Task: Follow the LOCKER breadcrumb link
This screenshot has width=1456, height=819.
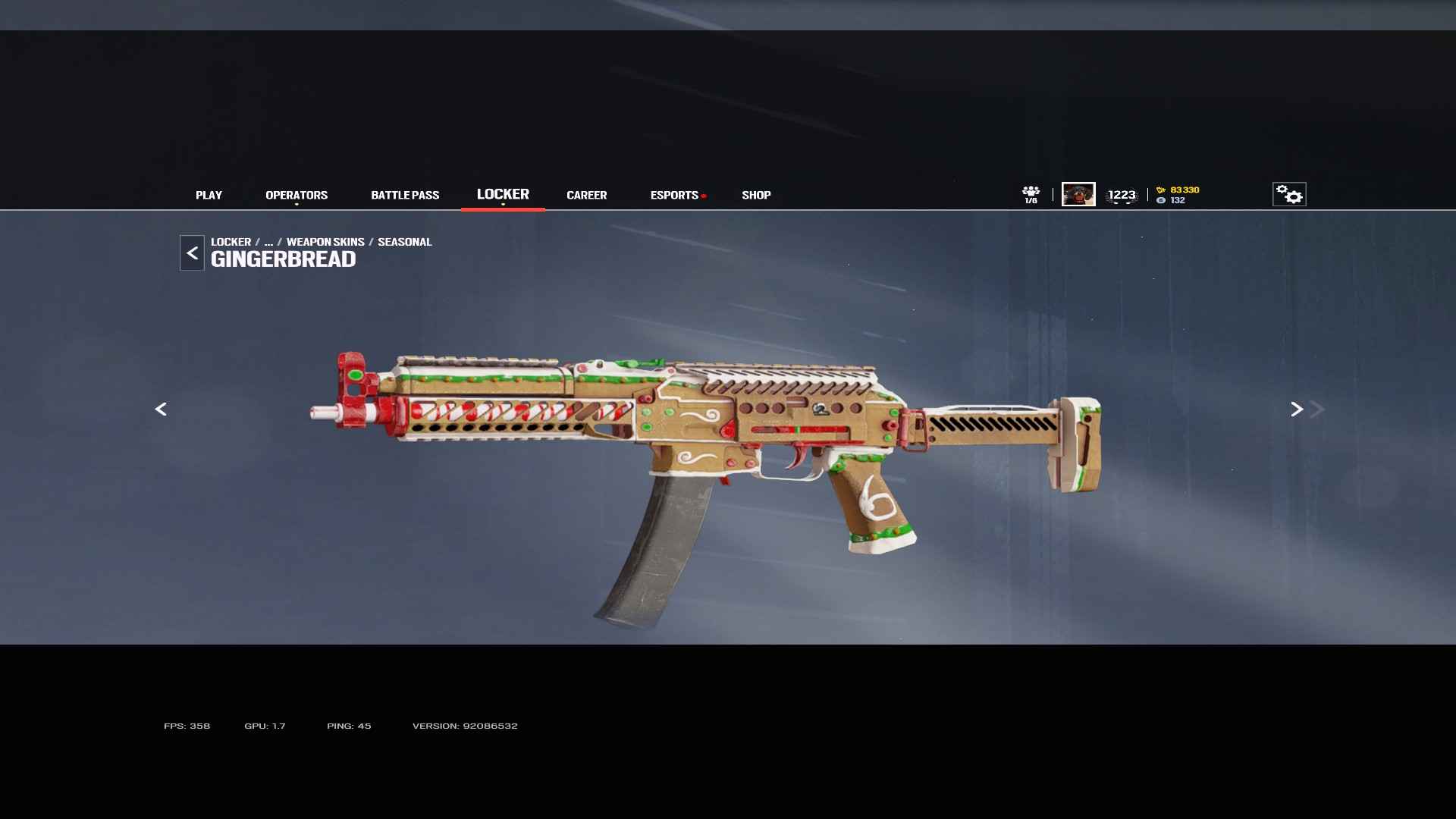Action: [231, 242]
